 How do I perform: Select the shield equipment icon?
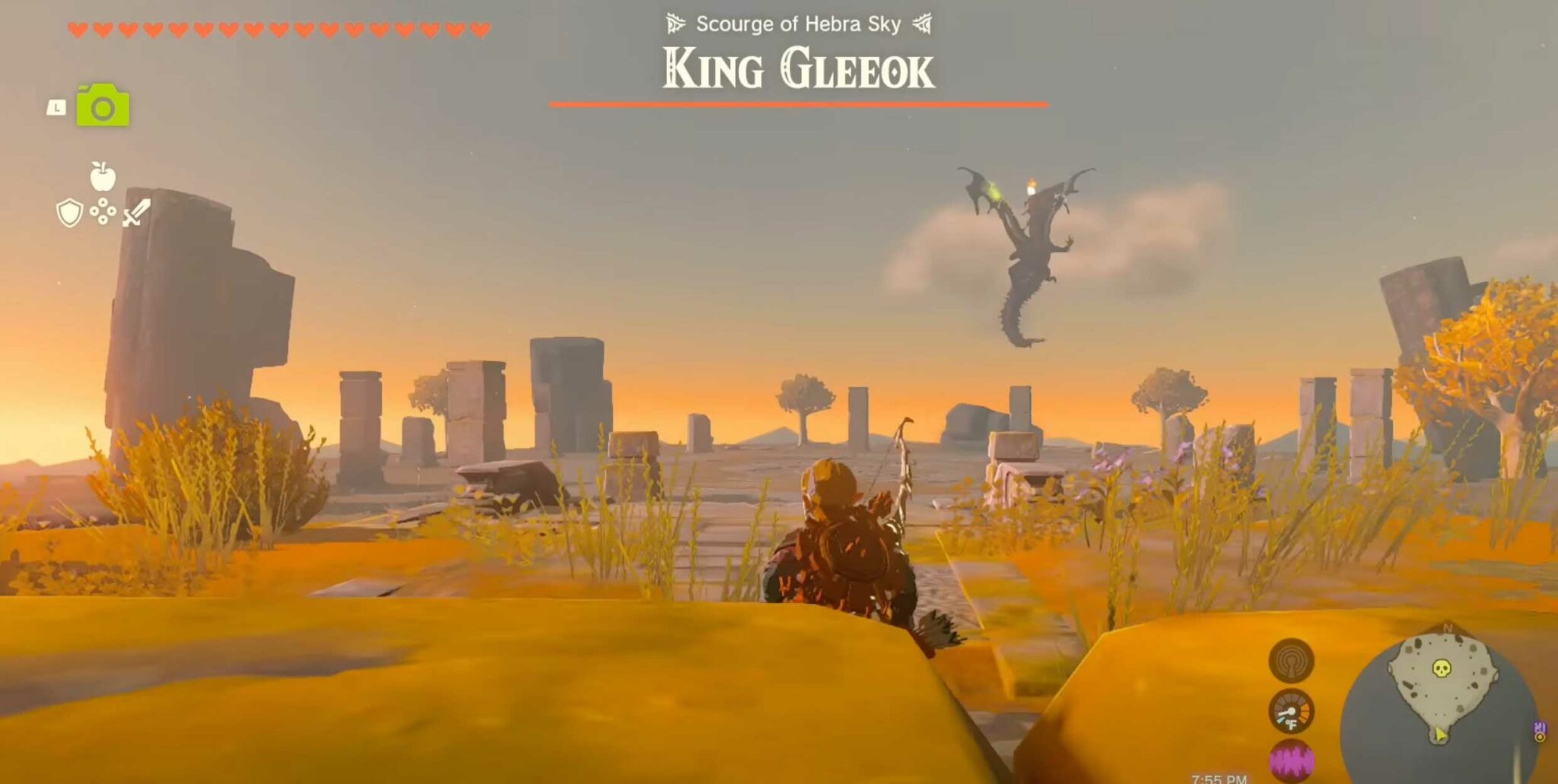coord(70,211)
